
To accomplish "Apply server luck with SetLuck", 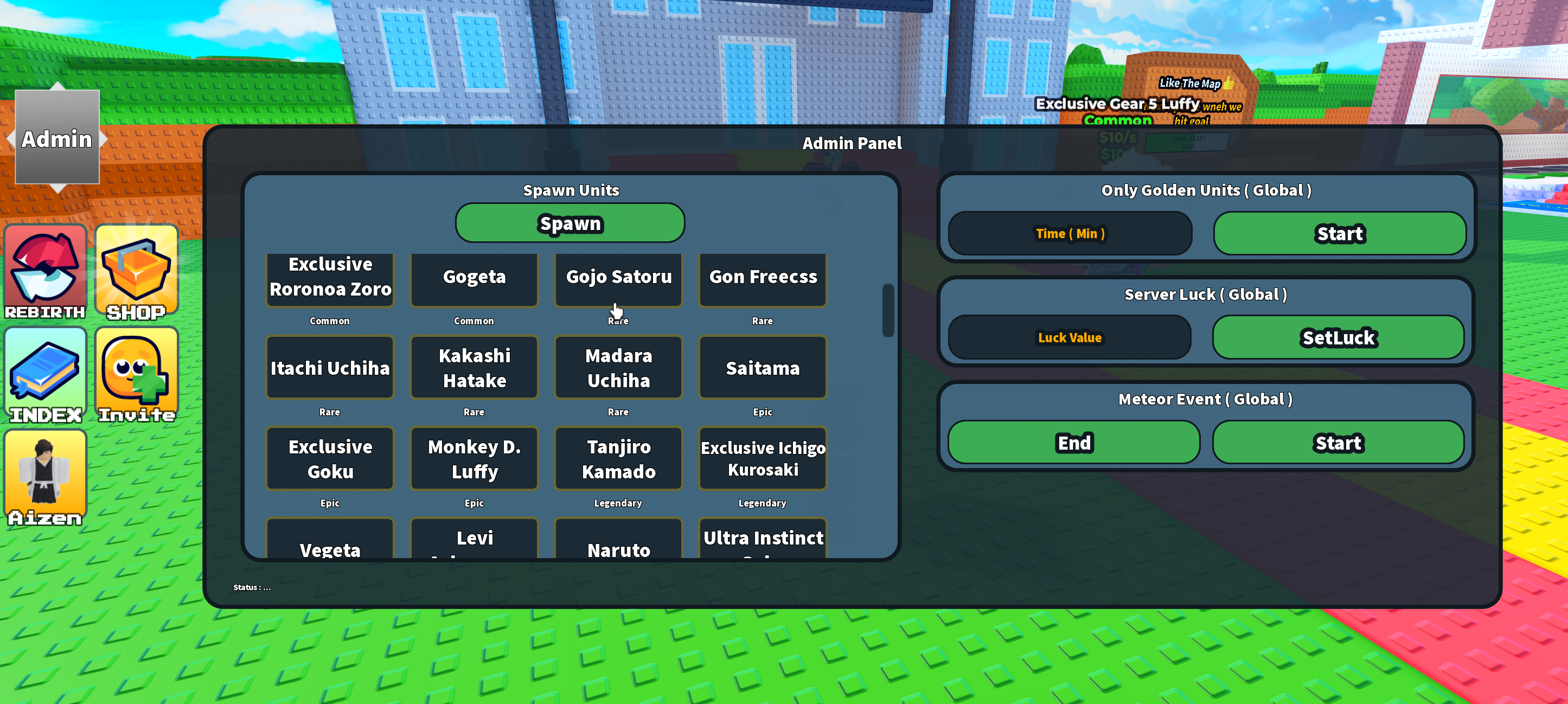I will click(x=1339, y=338).
